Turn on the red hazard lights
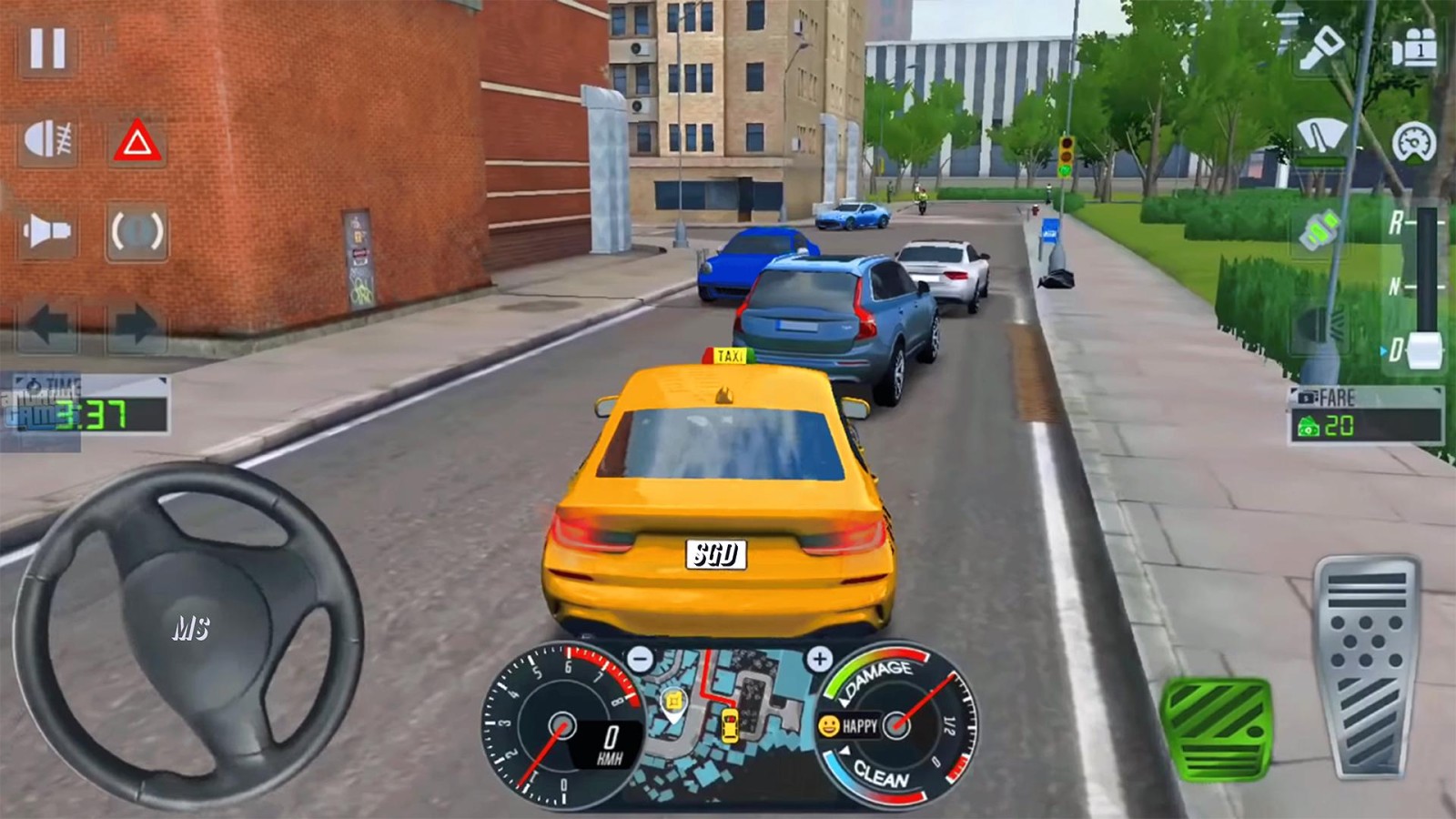 [137, 141]
